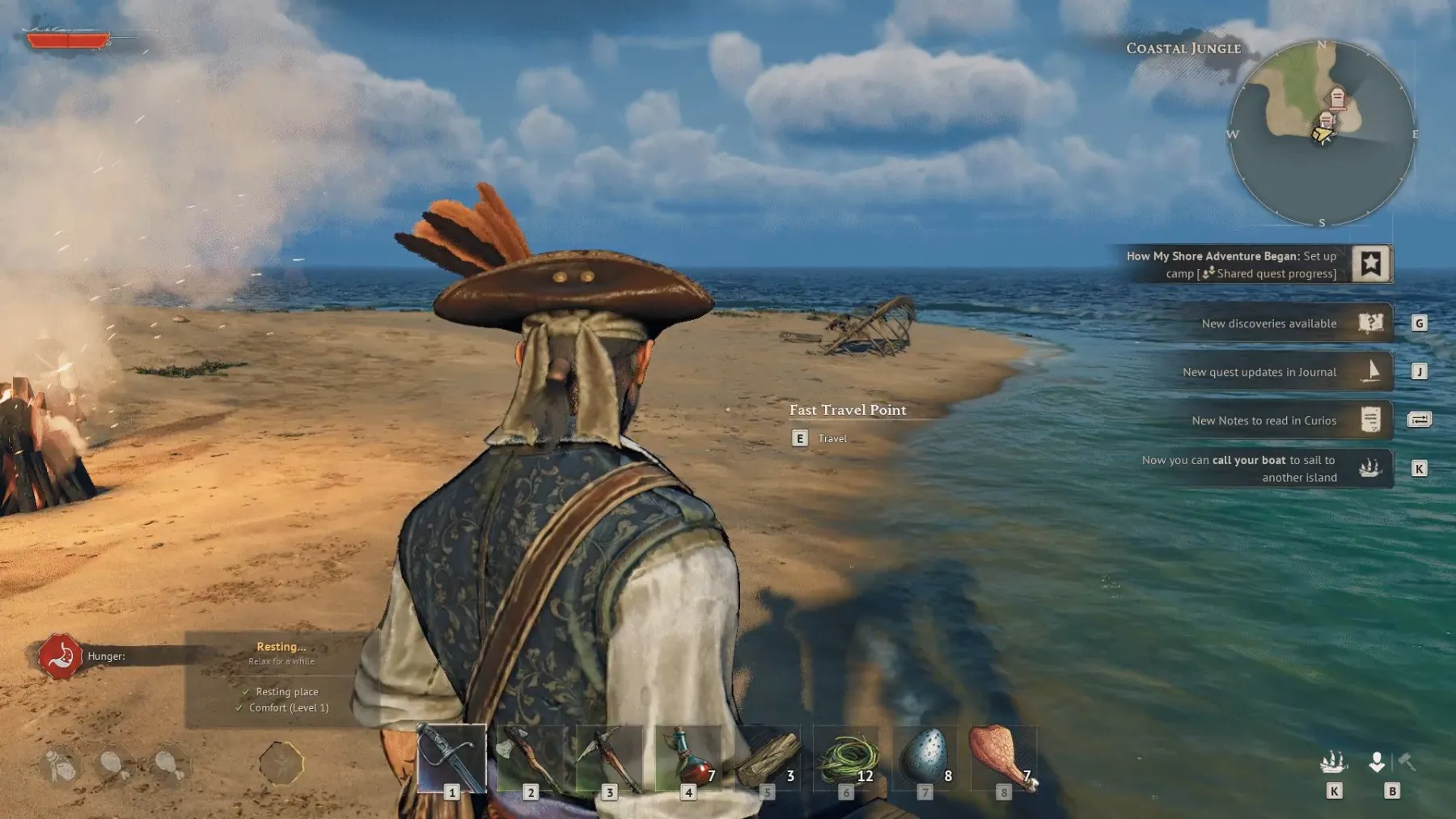Image resolution: width=1456 pixels, height=819 pixels.
Task: Click the ship icon in bottom-right corner
Action: [x=1333, y=762]
